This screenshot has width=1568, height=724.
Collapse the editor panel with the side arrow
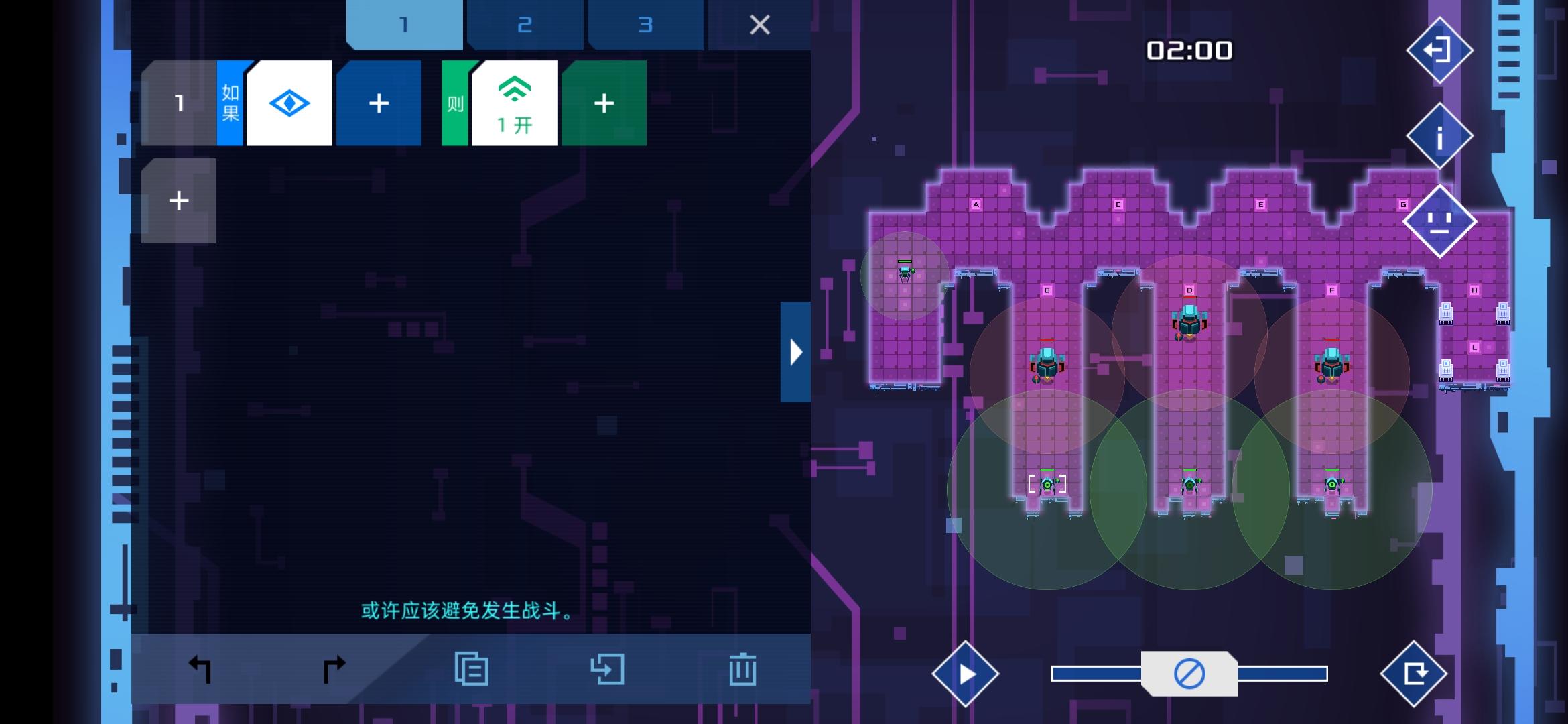795,351
